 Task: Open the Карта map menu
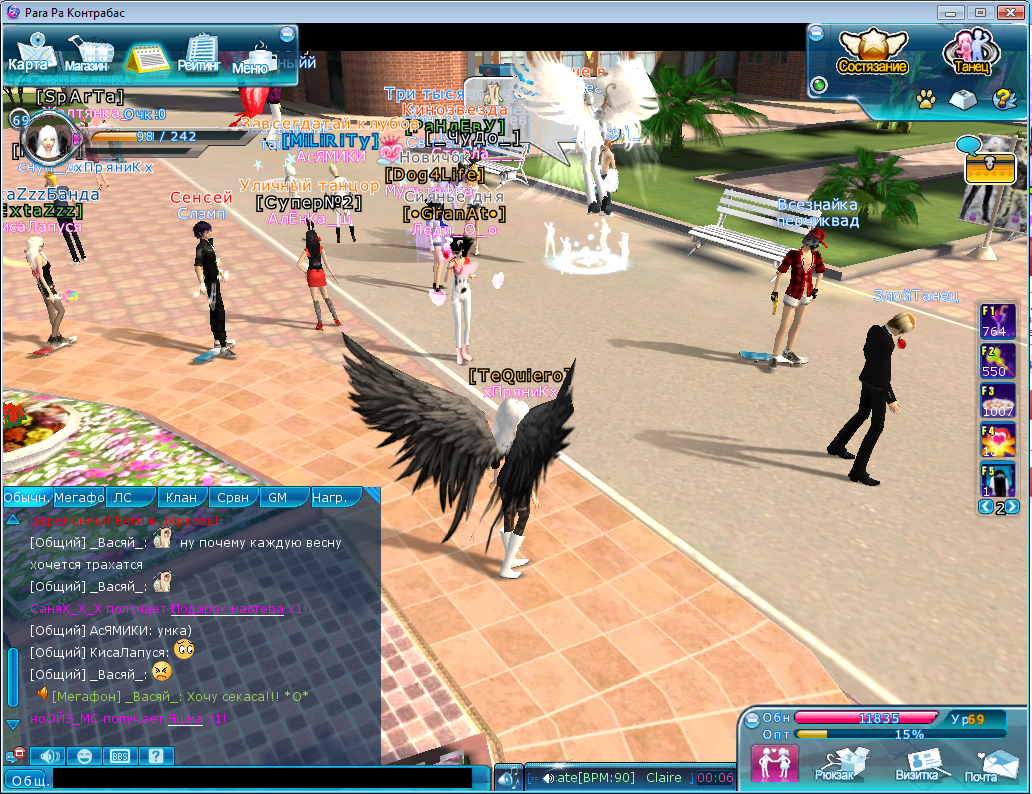28,53
